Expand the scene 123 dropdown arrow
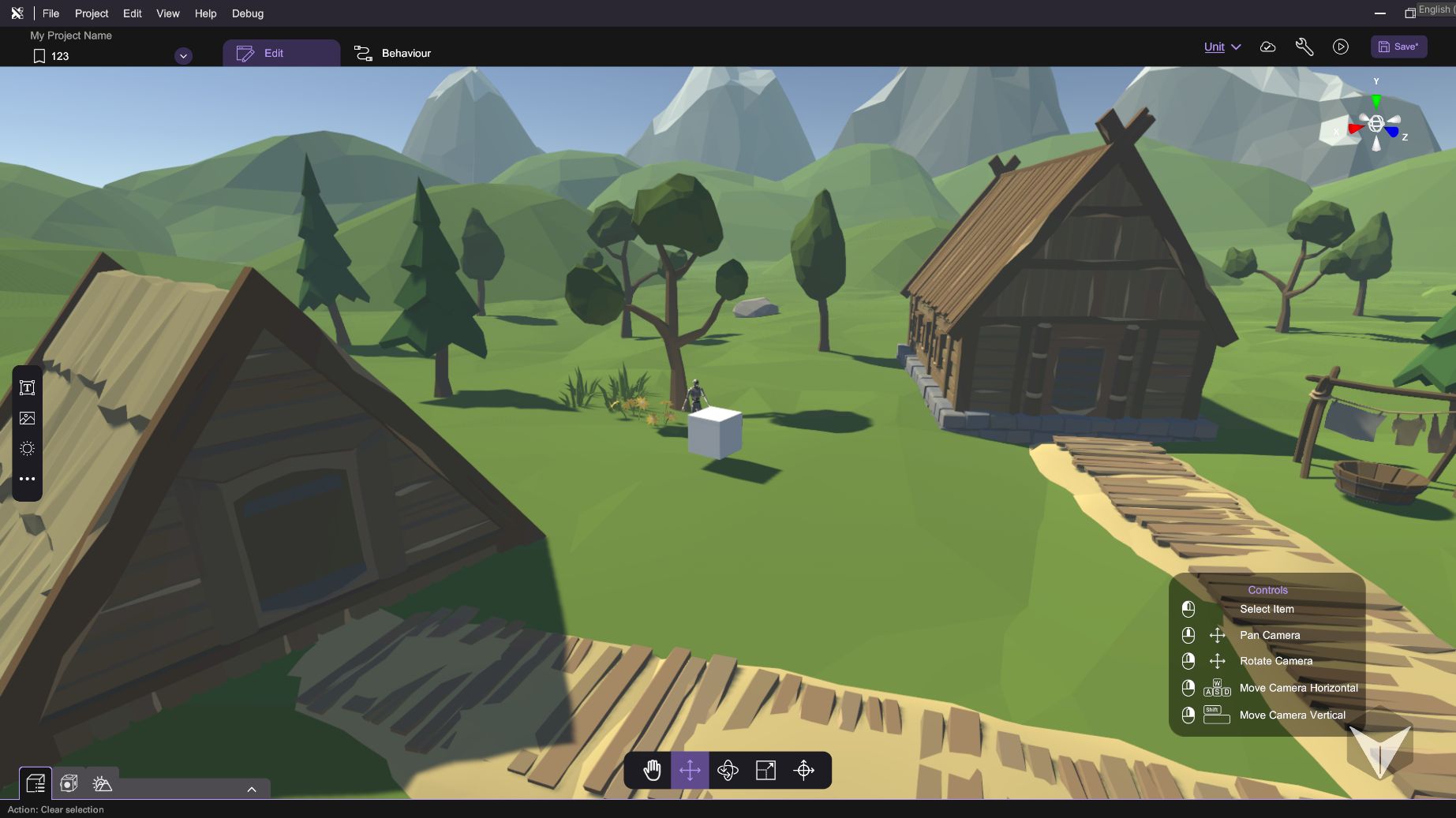The image size is (1456, 818). tap(183, 56)
